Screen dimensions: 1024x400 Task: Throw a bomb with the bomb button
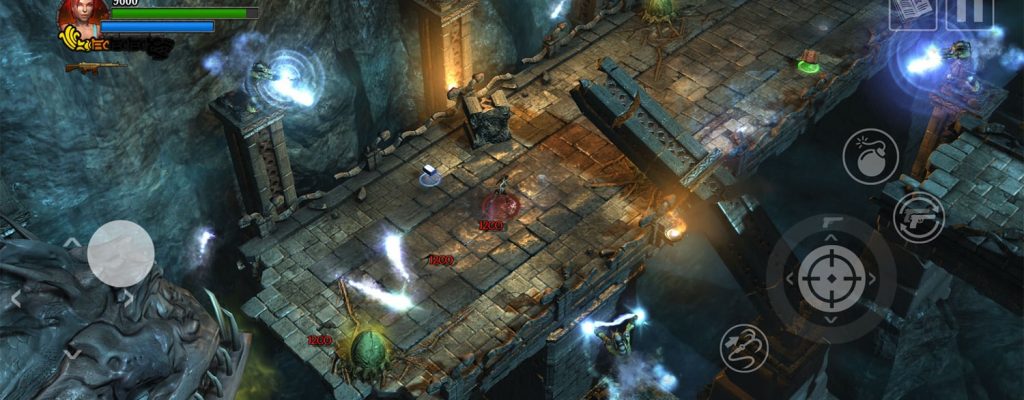870,157
